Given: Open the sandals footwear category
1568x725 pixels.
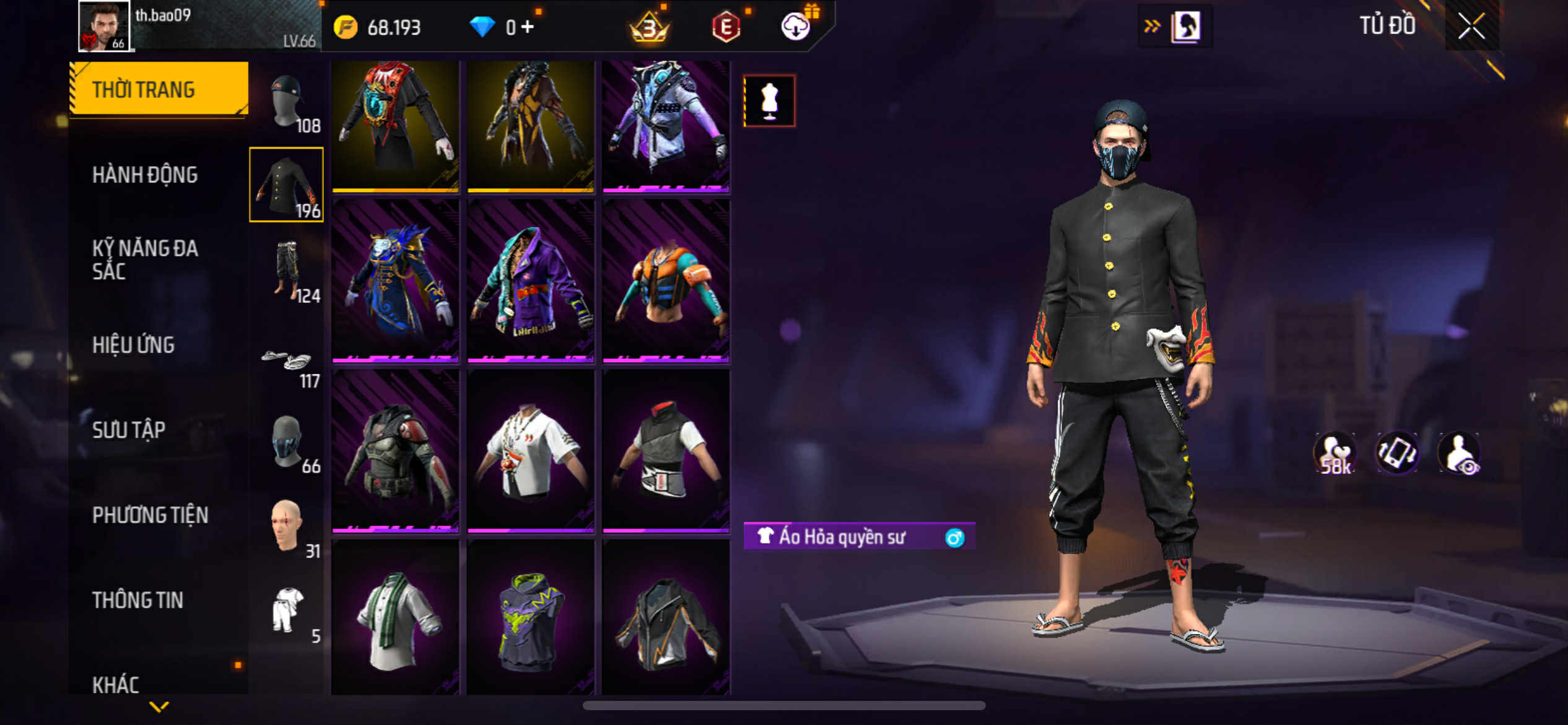Looking at the screenshot, I should point(287,363).
